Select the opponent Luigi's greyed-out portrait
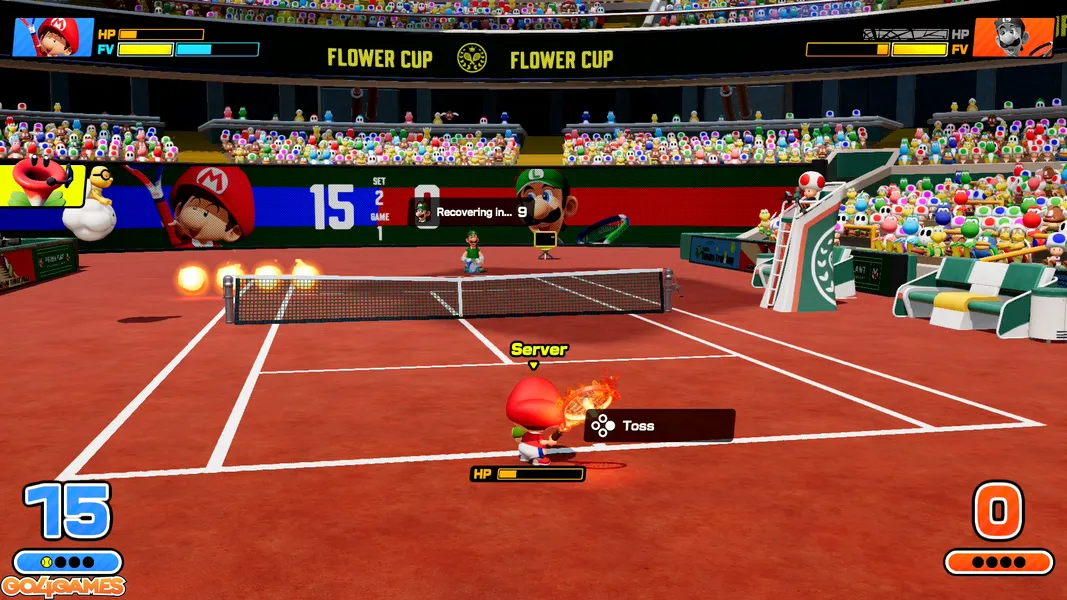1067x600 pixels. coord(1012,37)
